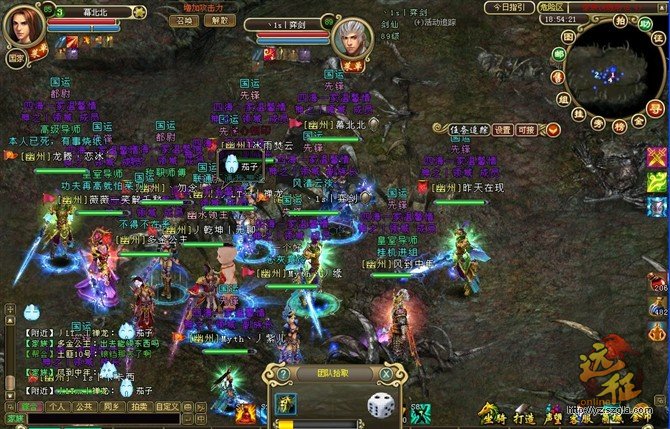The width and height of the screenshot is (670, 429).
Task: Close the 团队拾取 team loot window
Action: point(386,374)
